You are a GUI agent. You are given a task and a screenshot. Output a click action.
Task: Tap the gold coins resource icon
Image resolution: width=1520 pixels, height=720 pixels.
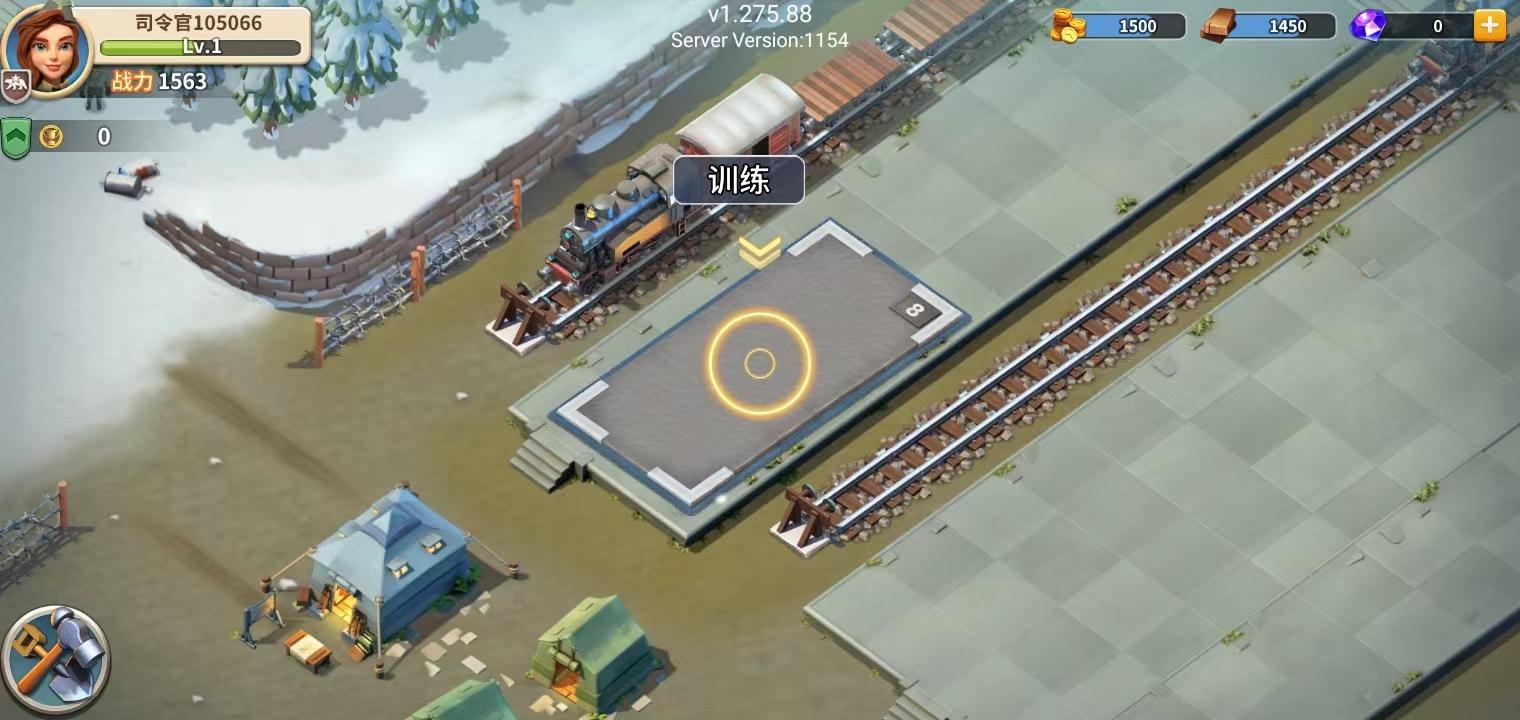[1068, 26]
